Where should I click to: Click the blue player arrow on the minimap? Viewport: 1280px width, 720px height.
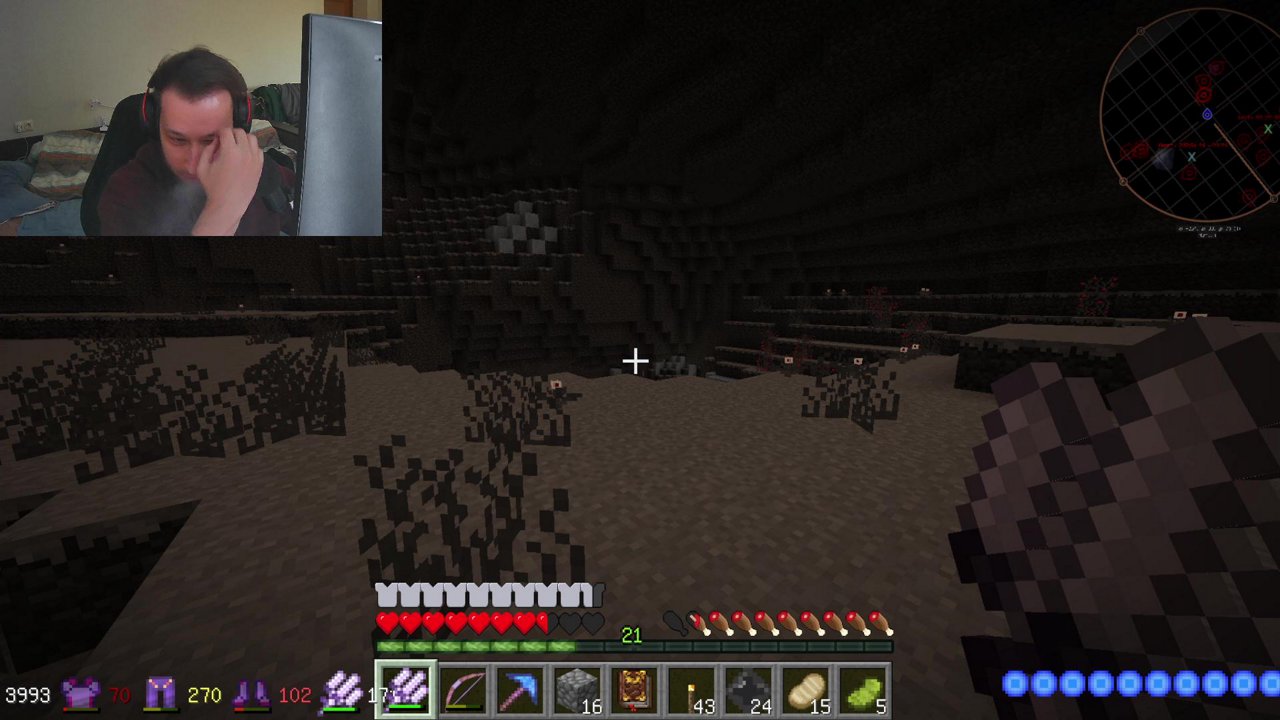(x=1207, y=114)
